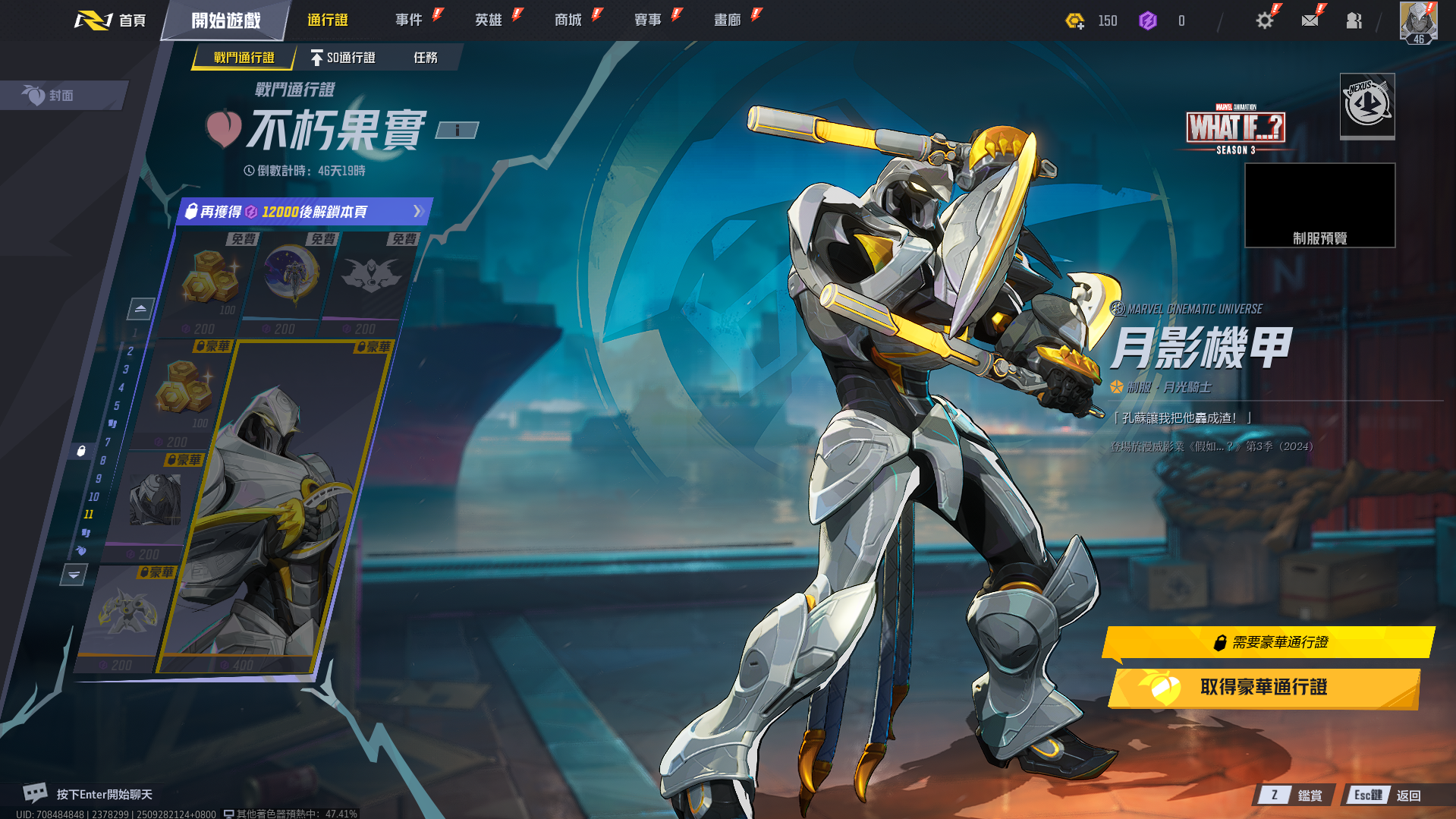Open settings via the gear icon

[1264, 20]
